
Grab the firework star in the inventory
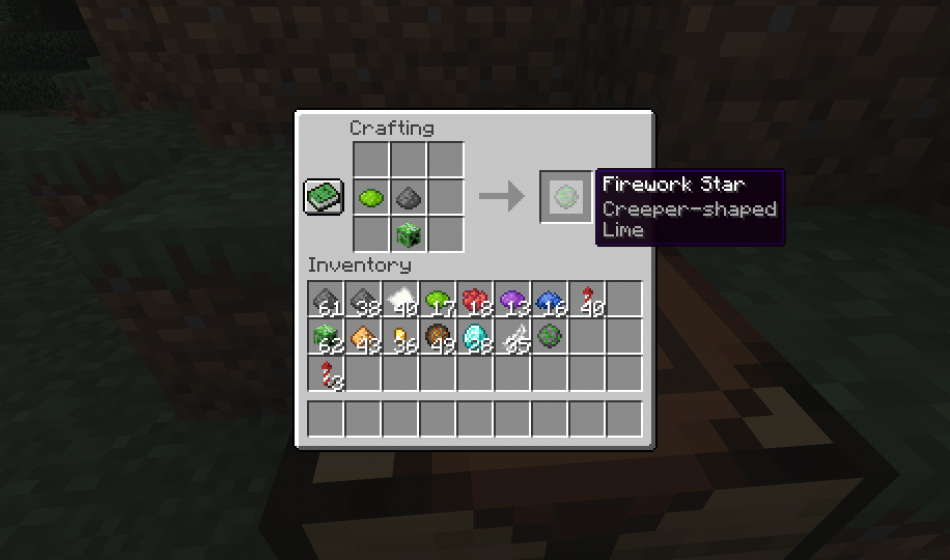tap(548, 337)
